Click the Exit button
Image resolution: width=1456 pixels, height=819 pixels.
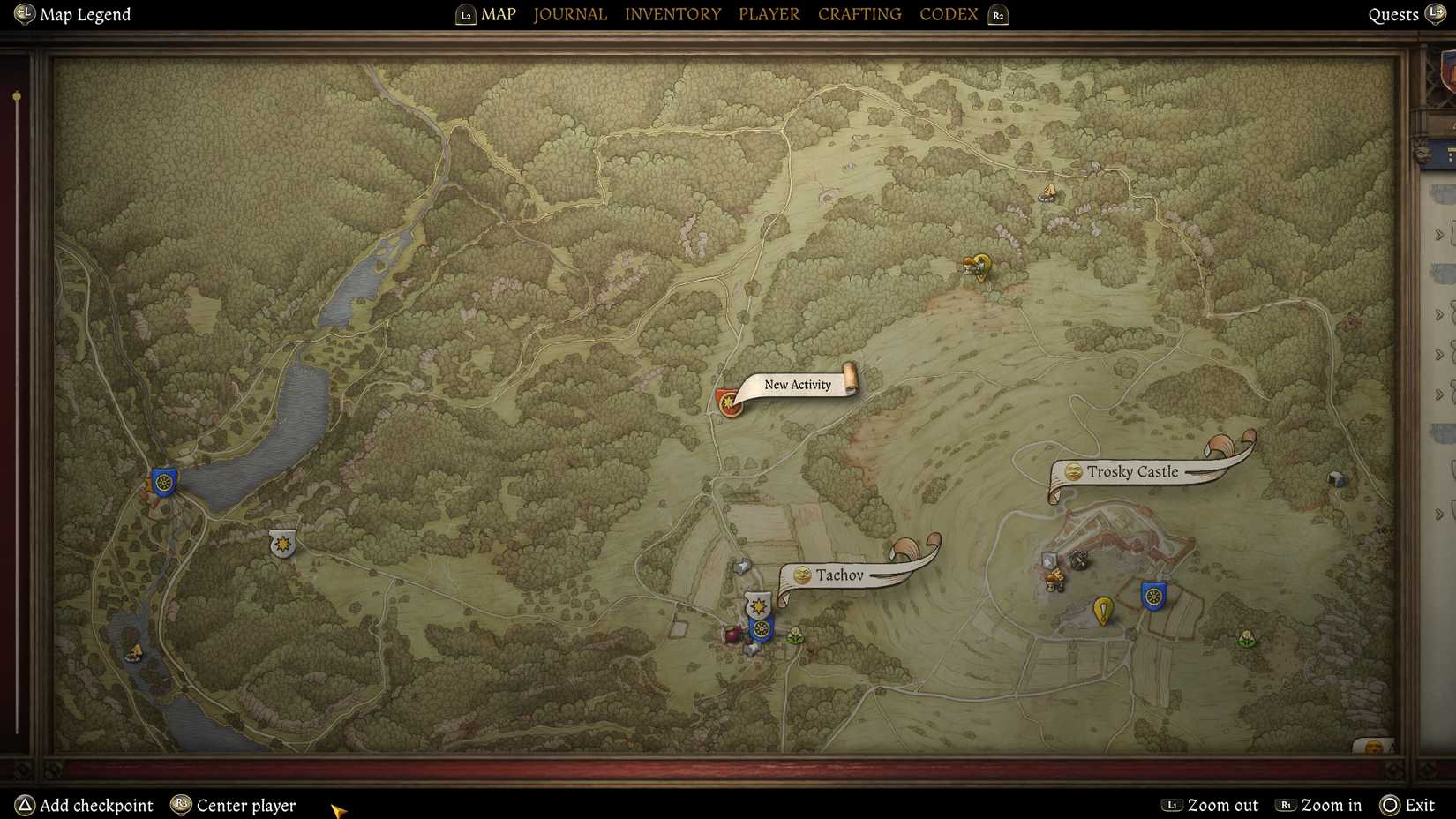[1418, 805]
